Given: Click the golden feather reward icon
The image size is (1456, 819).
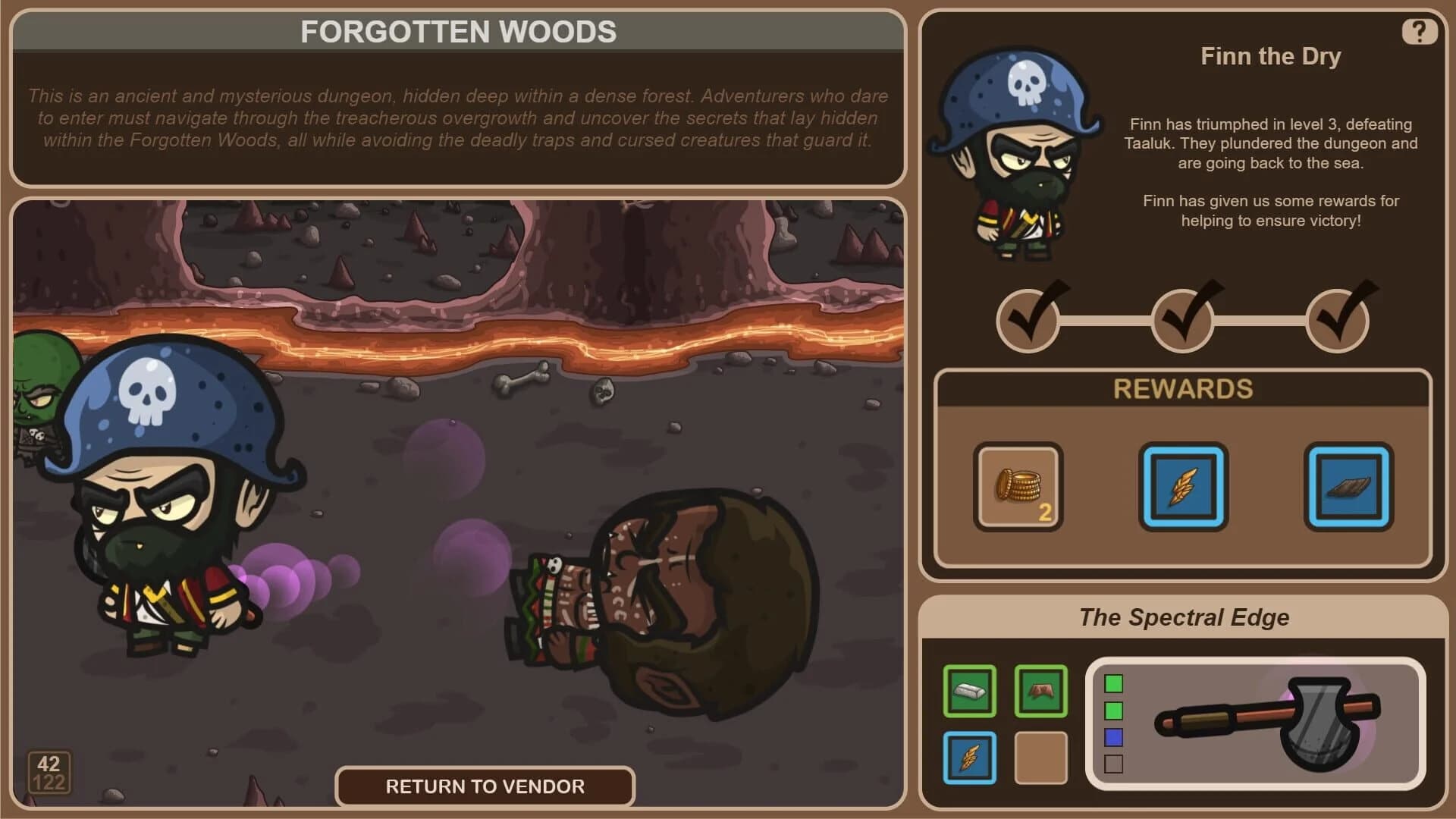Looking at the screenshot, I should (1183, 486).
